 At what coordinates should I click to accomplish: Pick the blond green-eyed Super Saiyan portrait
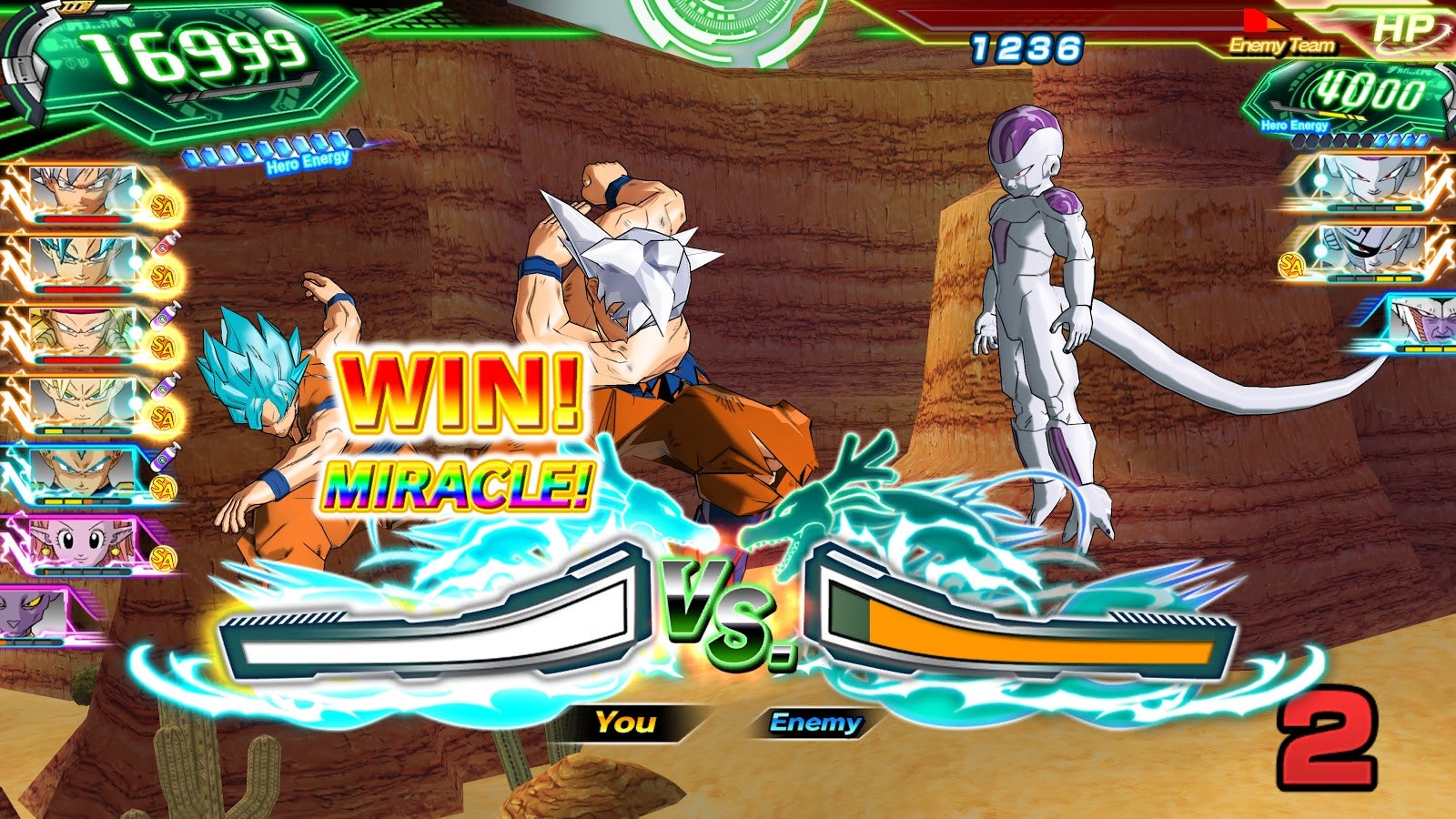click(x=82, y=400)
